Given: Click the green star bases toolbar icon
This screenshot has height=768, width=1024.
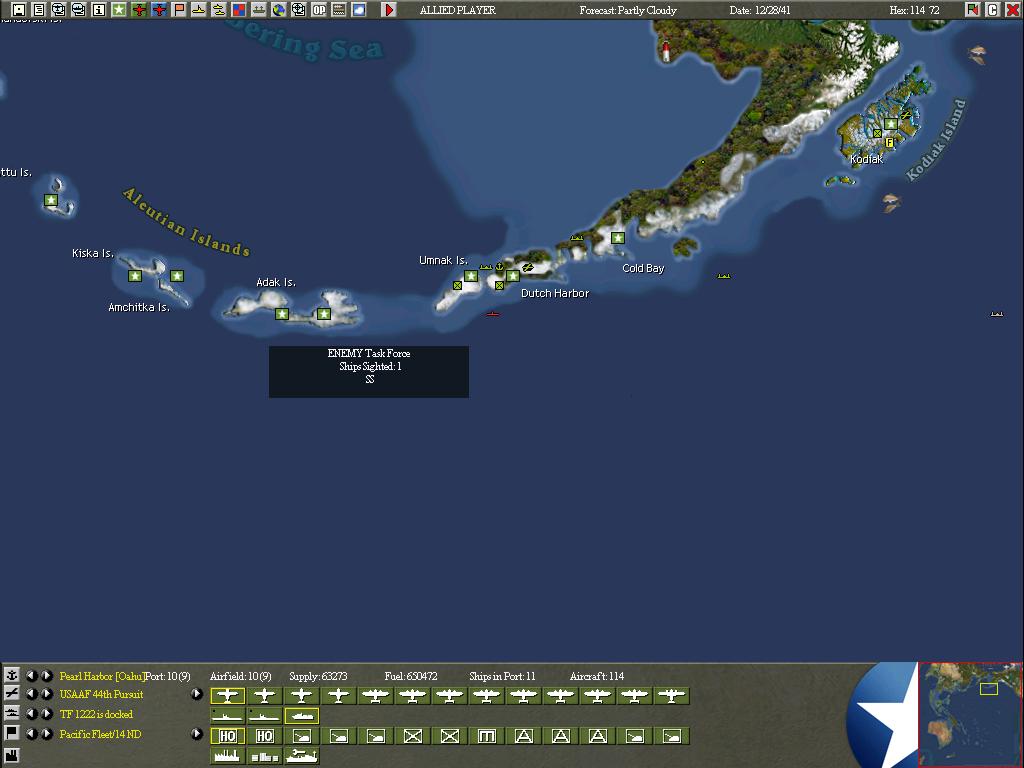Looking at the screenshot, I should [119, 10].
